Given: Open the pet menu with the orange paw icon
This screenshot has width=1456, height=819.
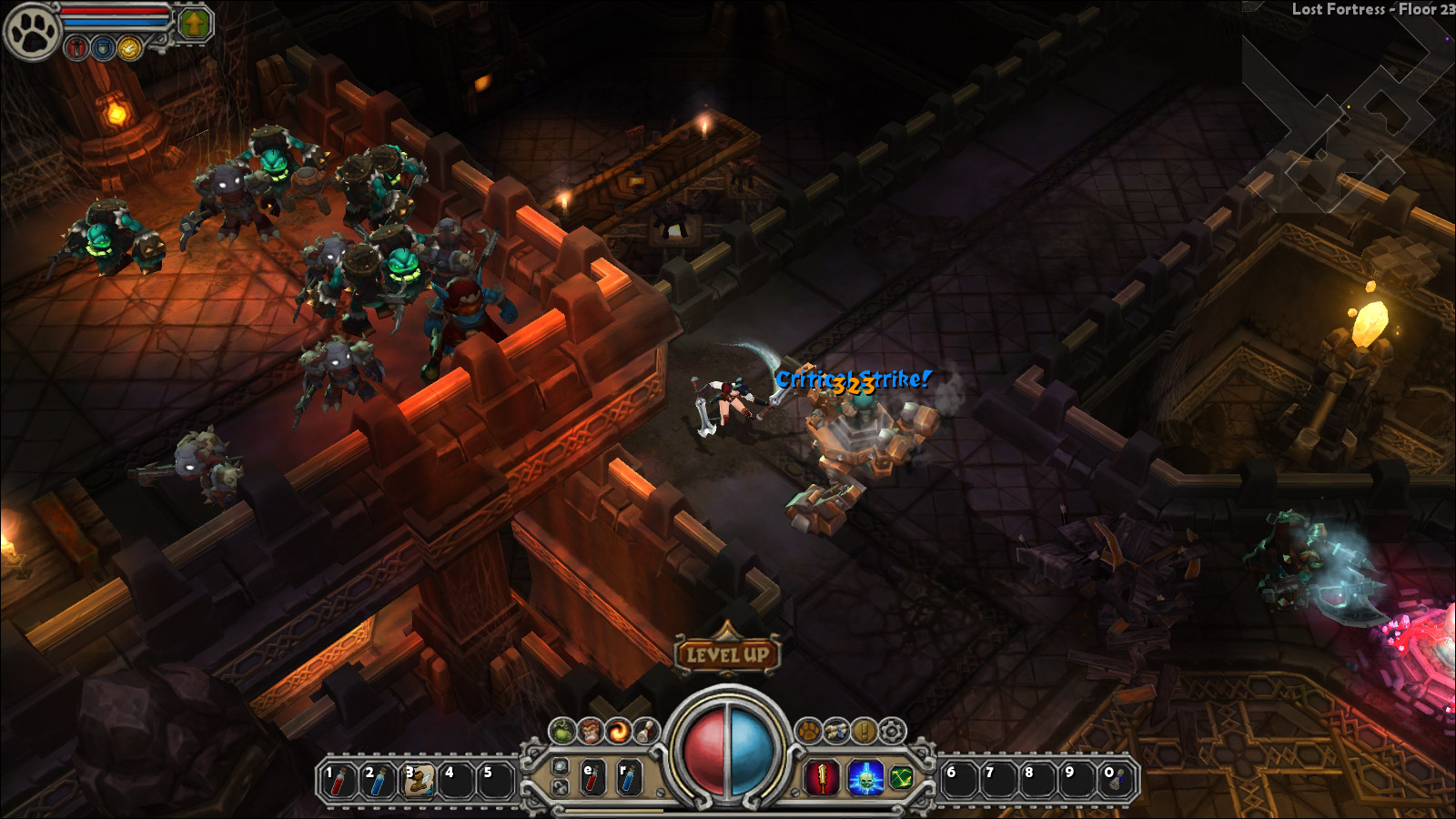Looking at the screenshot, I should [808, 731].
